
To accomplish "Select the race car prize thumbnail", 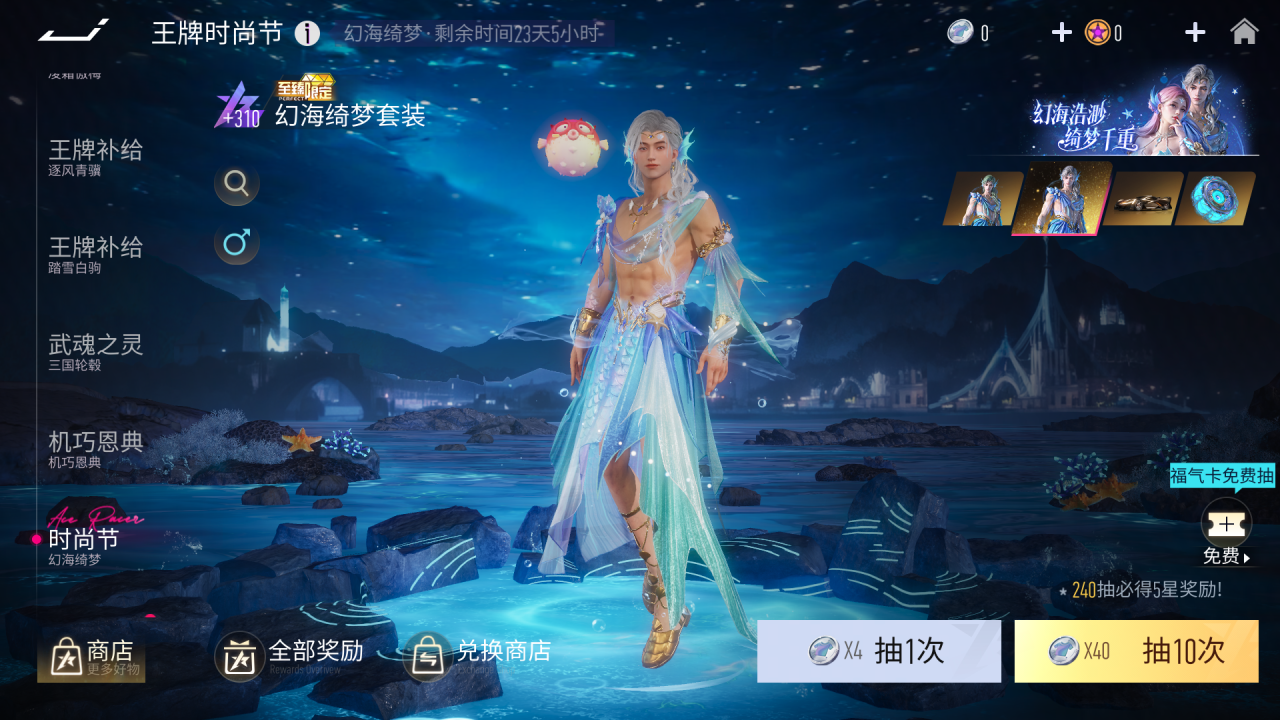I will 1142,198.
